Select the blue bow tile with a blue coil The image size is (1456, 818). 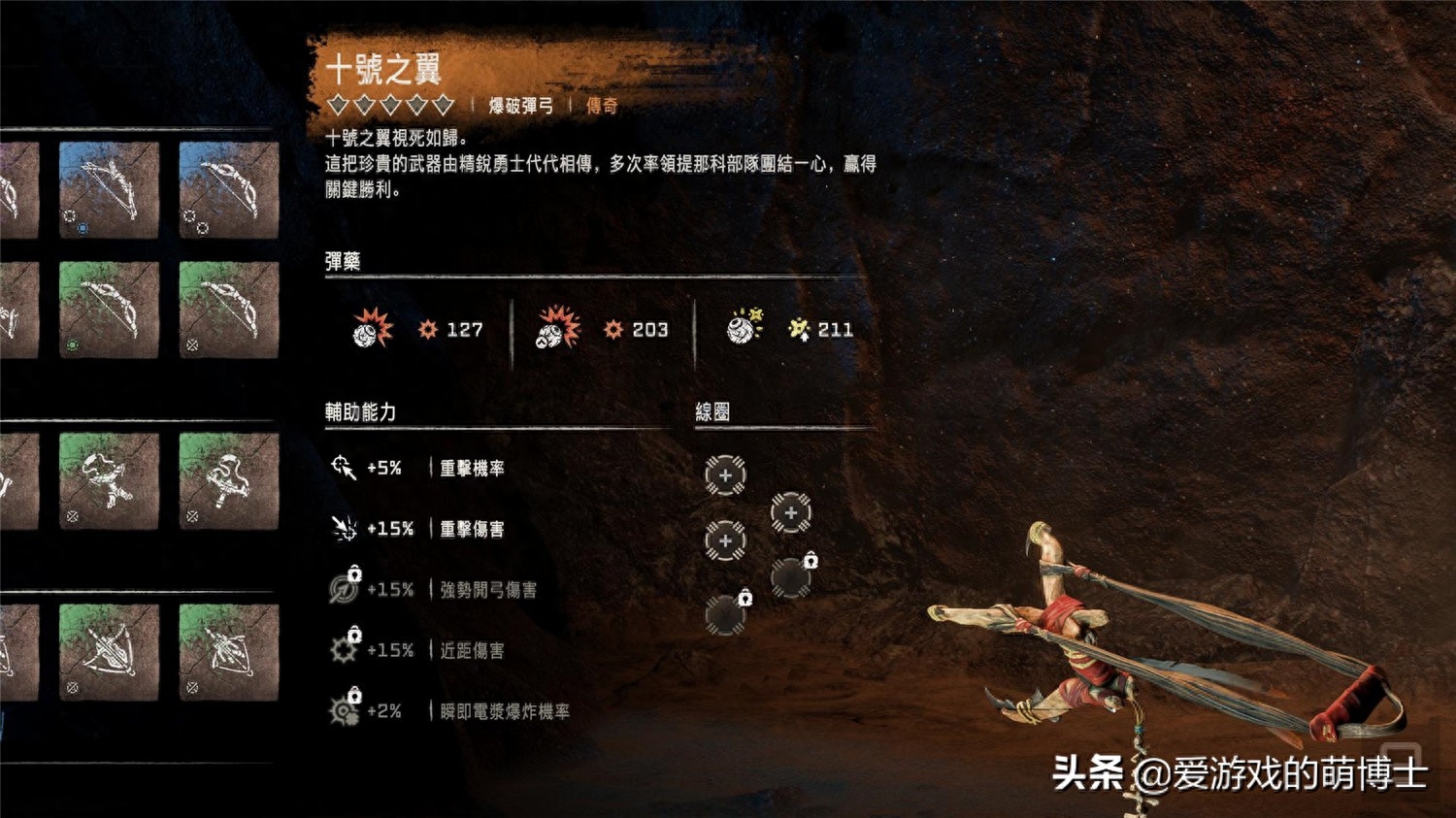[x=109, y=190]
